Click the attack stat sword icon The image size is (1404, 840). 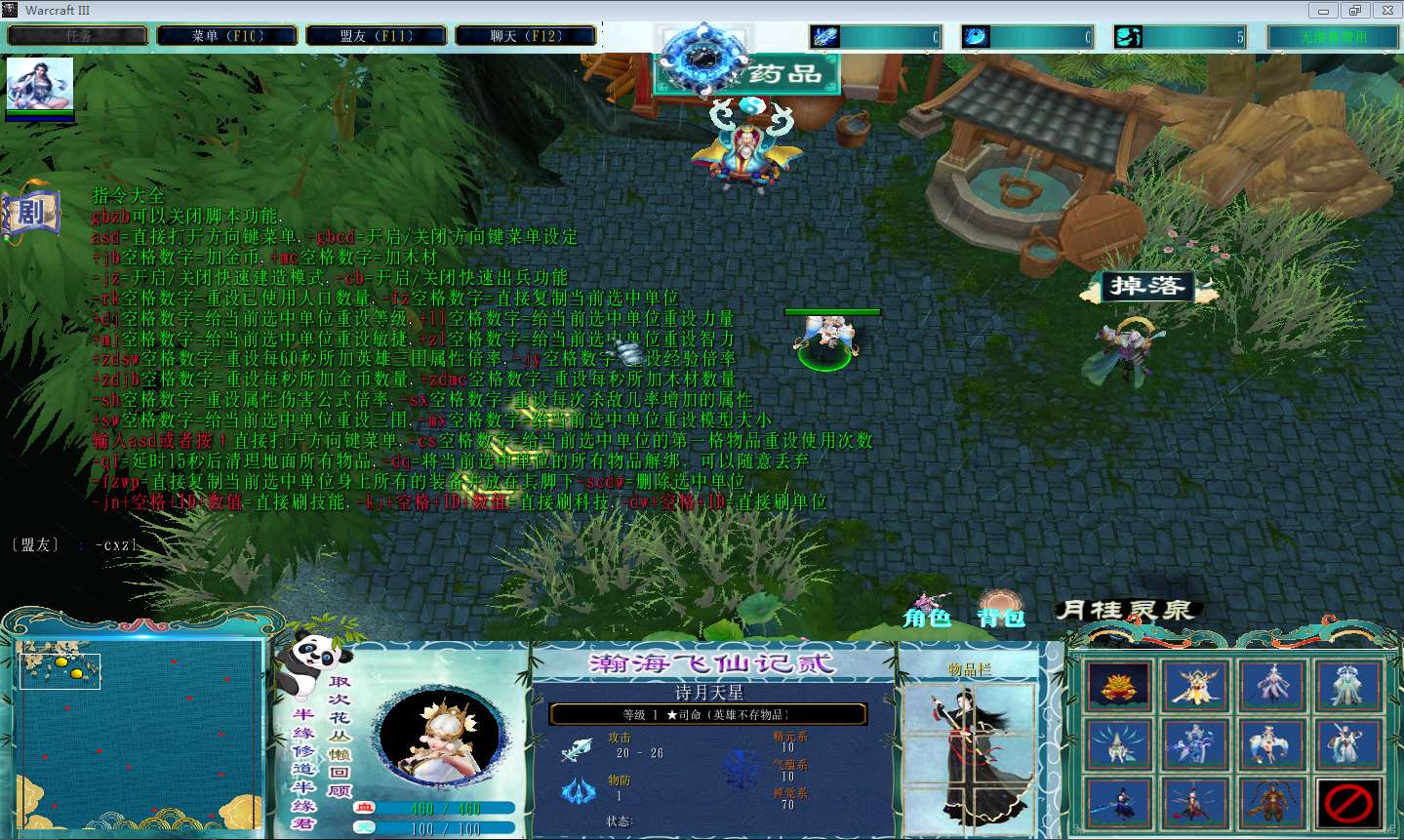577,749
